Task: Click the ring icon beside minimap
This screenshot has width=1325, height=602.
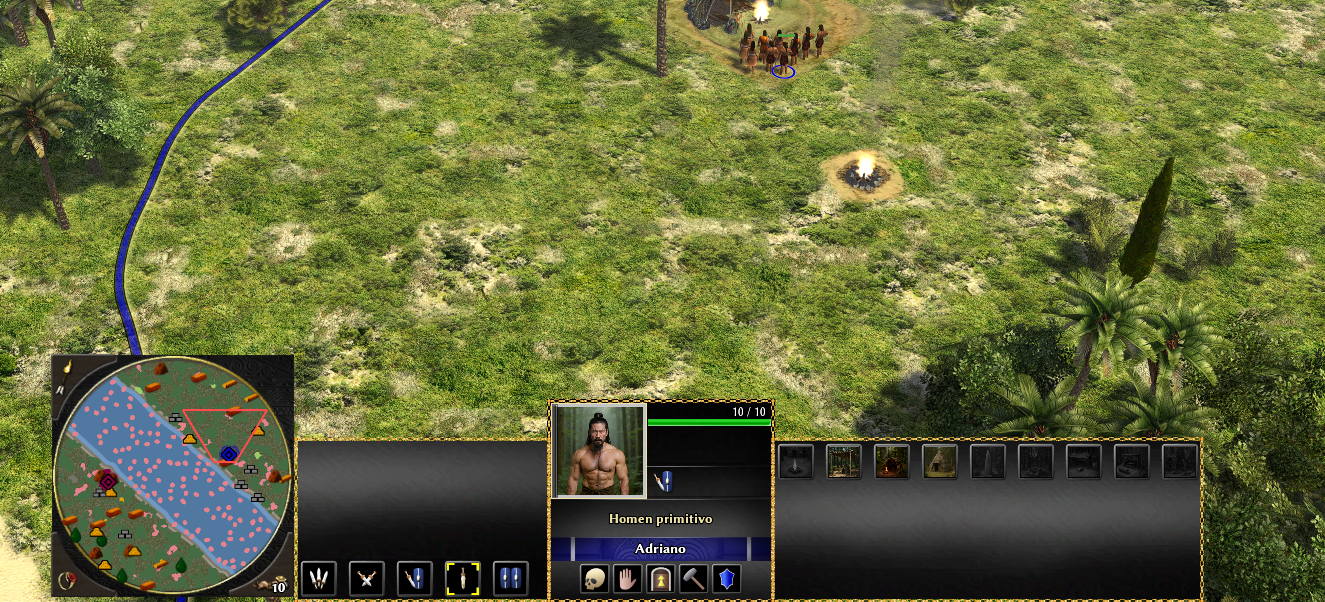Action: pos(69,580)
